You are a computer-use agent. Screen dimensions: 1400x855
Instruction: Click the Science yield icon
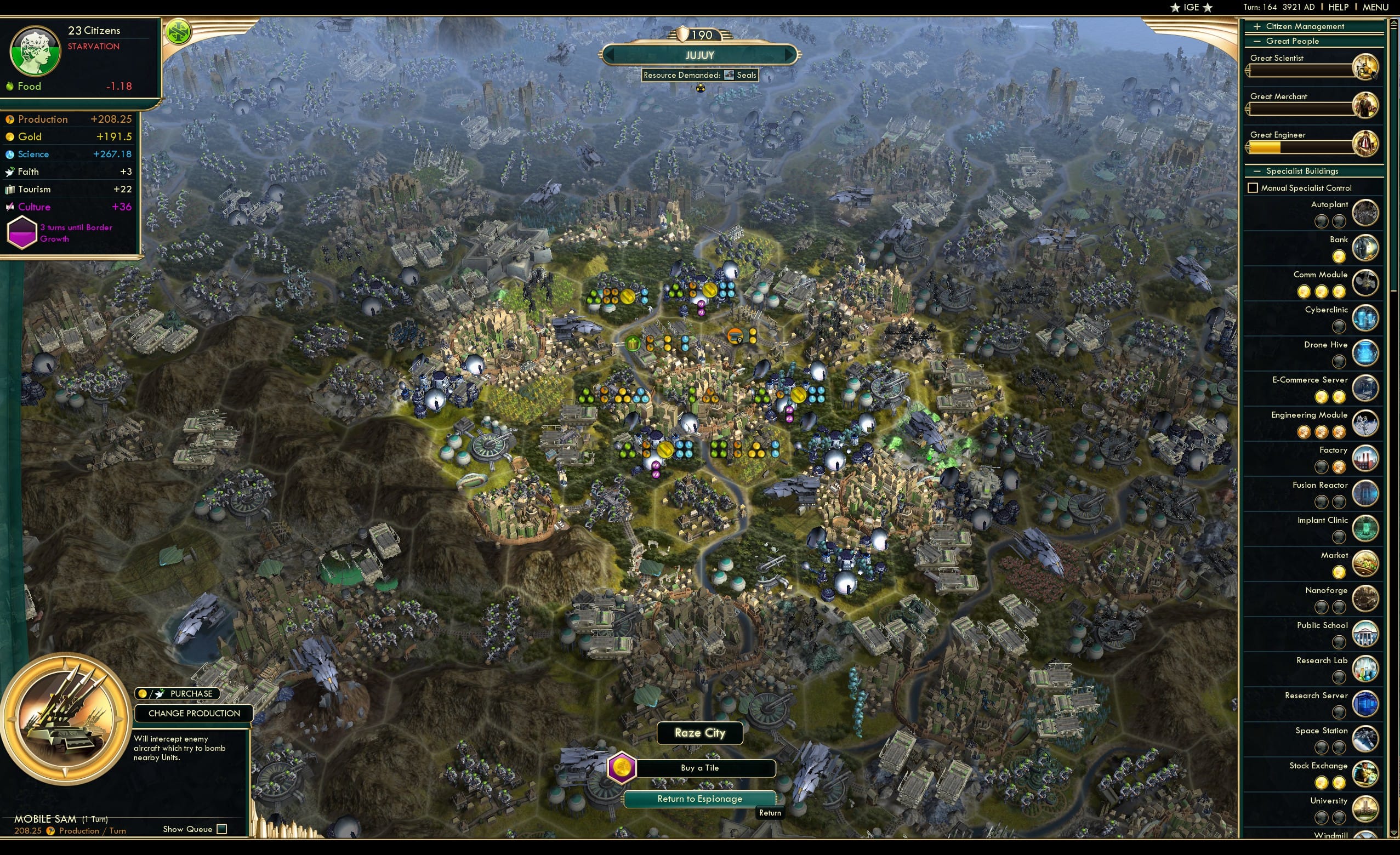[x=10, y=154]
